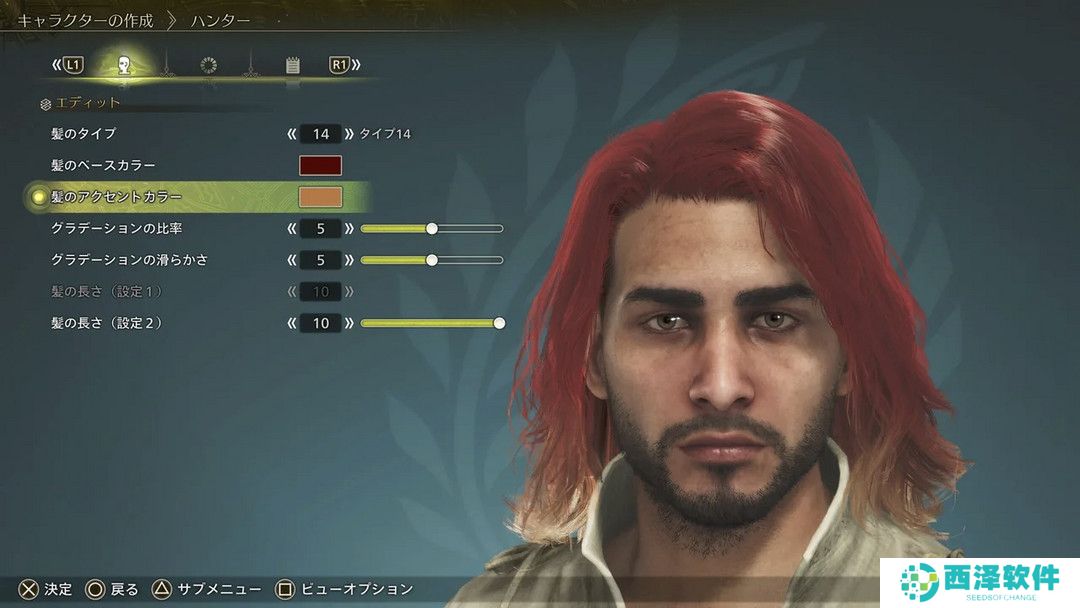Increase 髪のタイプ with the right arrow
This screenshot has height=608, width=1080.
(x=349, y=134)
